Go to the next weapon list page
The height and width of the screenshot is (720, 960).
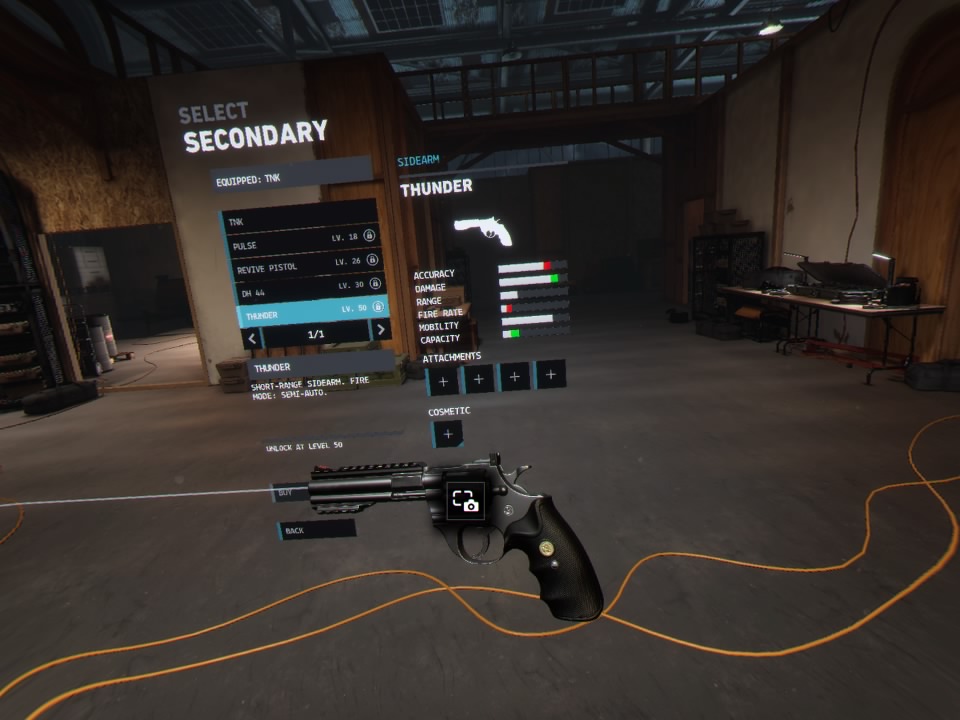click(380, 331)
